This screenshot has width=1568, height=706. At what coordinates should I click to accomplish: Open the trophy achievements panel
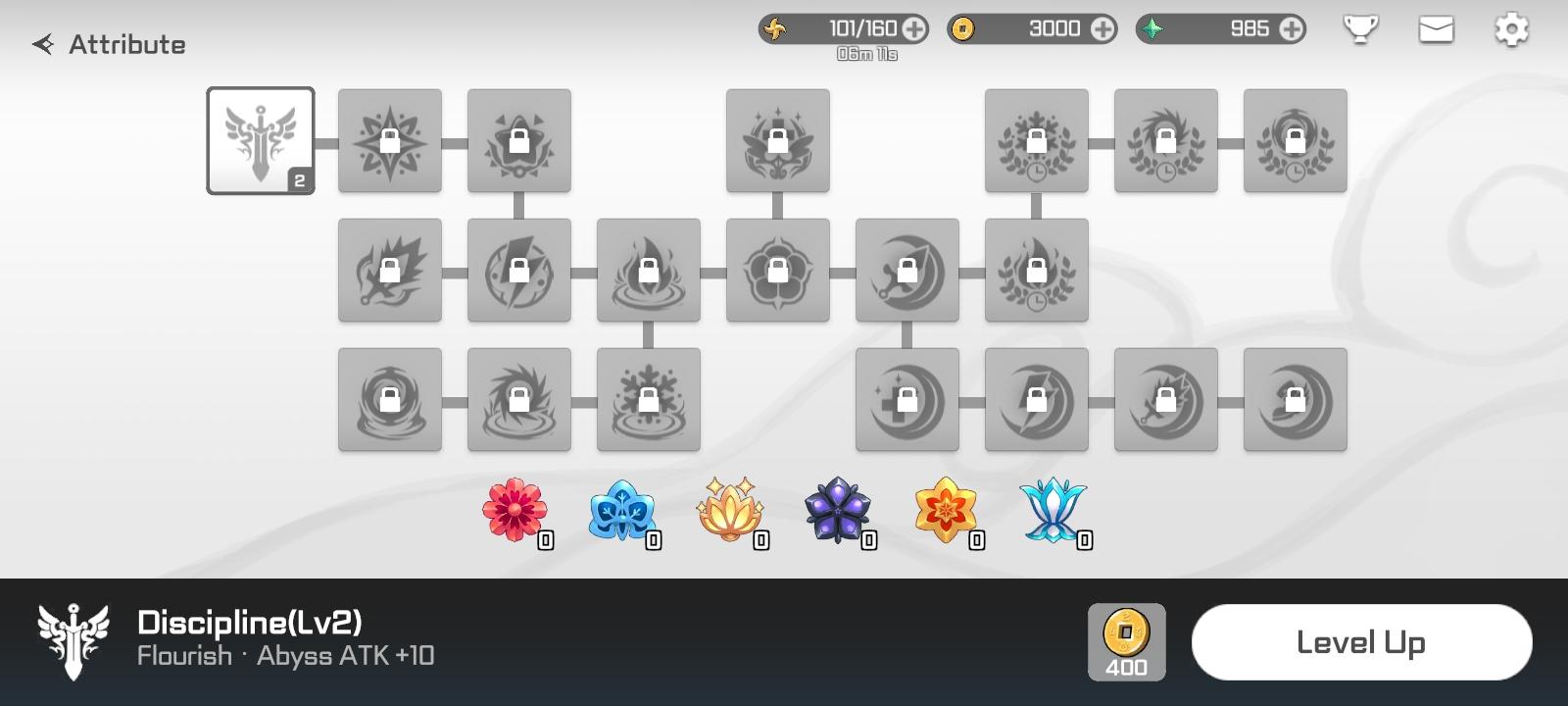click(1359, 29)
